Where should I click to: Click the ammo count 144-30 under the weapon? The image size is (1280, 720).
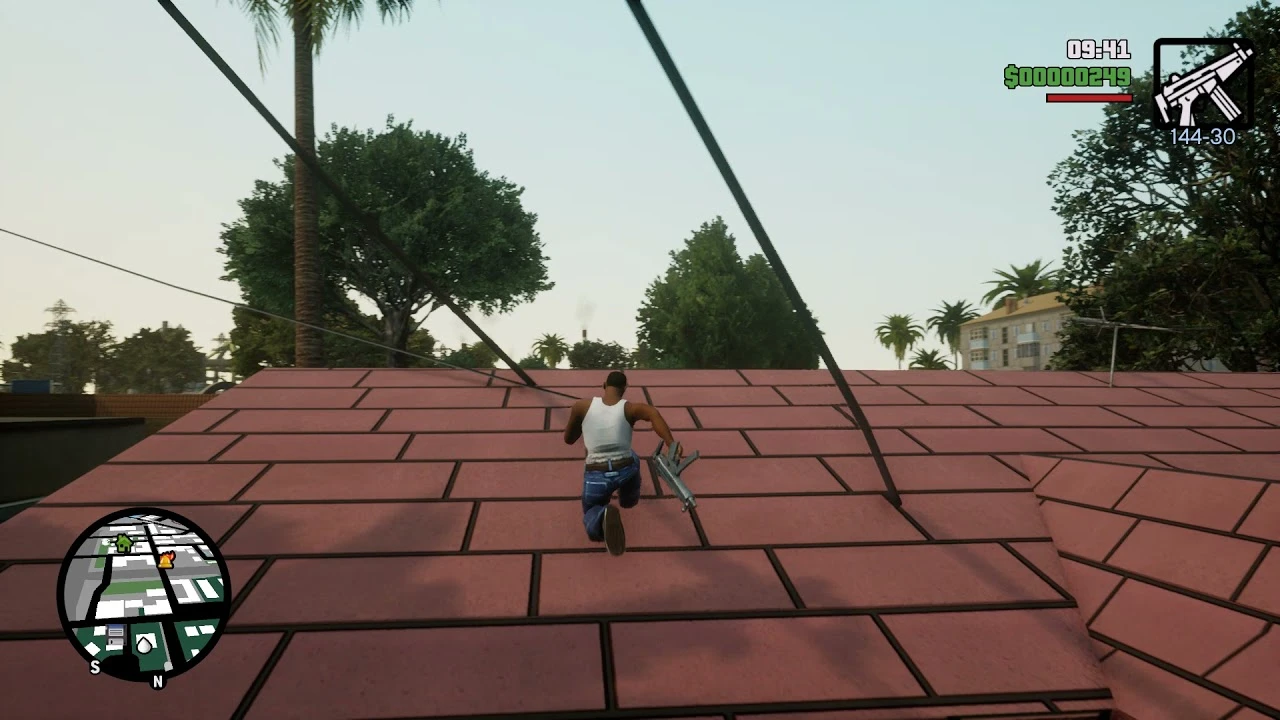[1203, 137]
